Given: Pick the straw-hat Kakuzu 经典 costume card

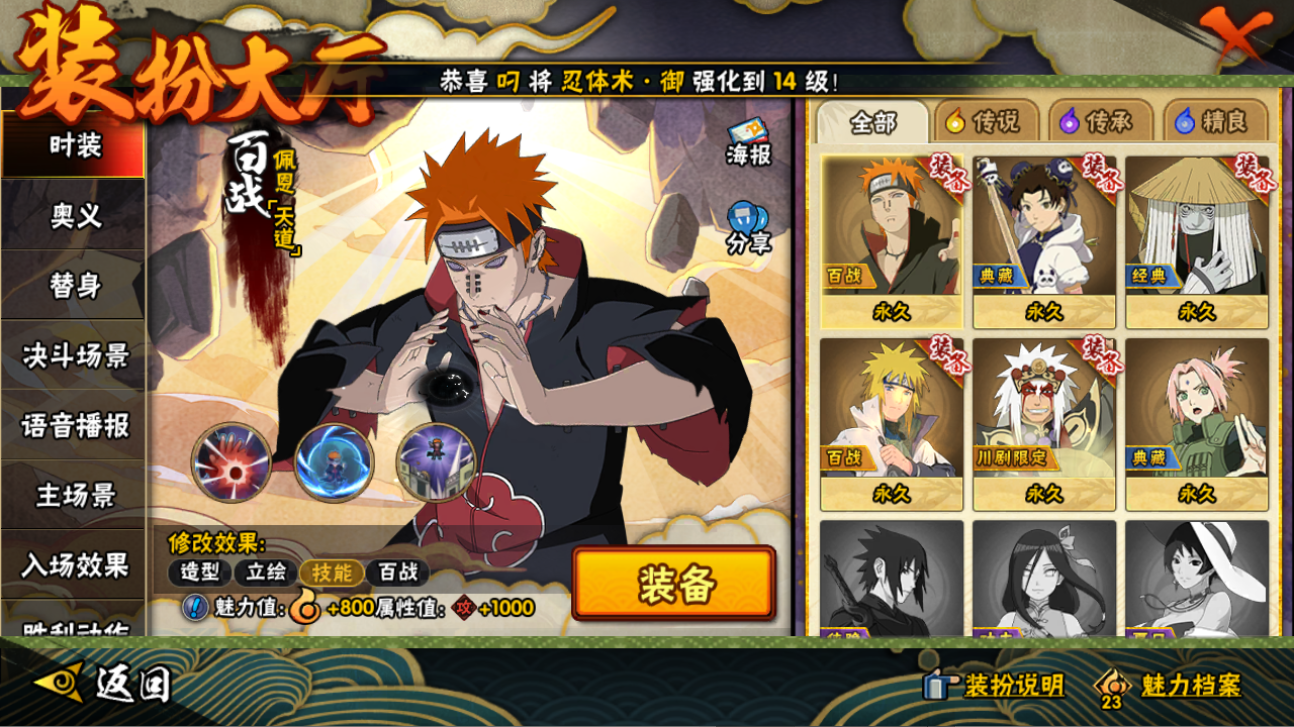Looking at the screenshot, I should (1196, 242).
